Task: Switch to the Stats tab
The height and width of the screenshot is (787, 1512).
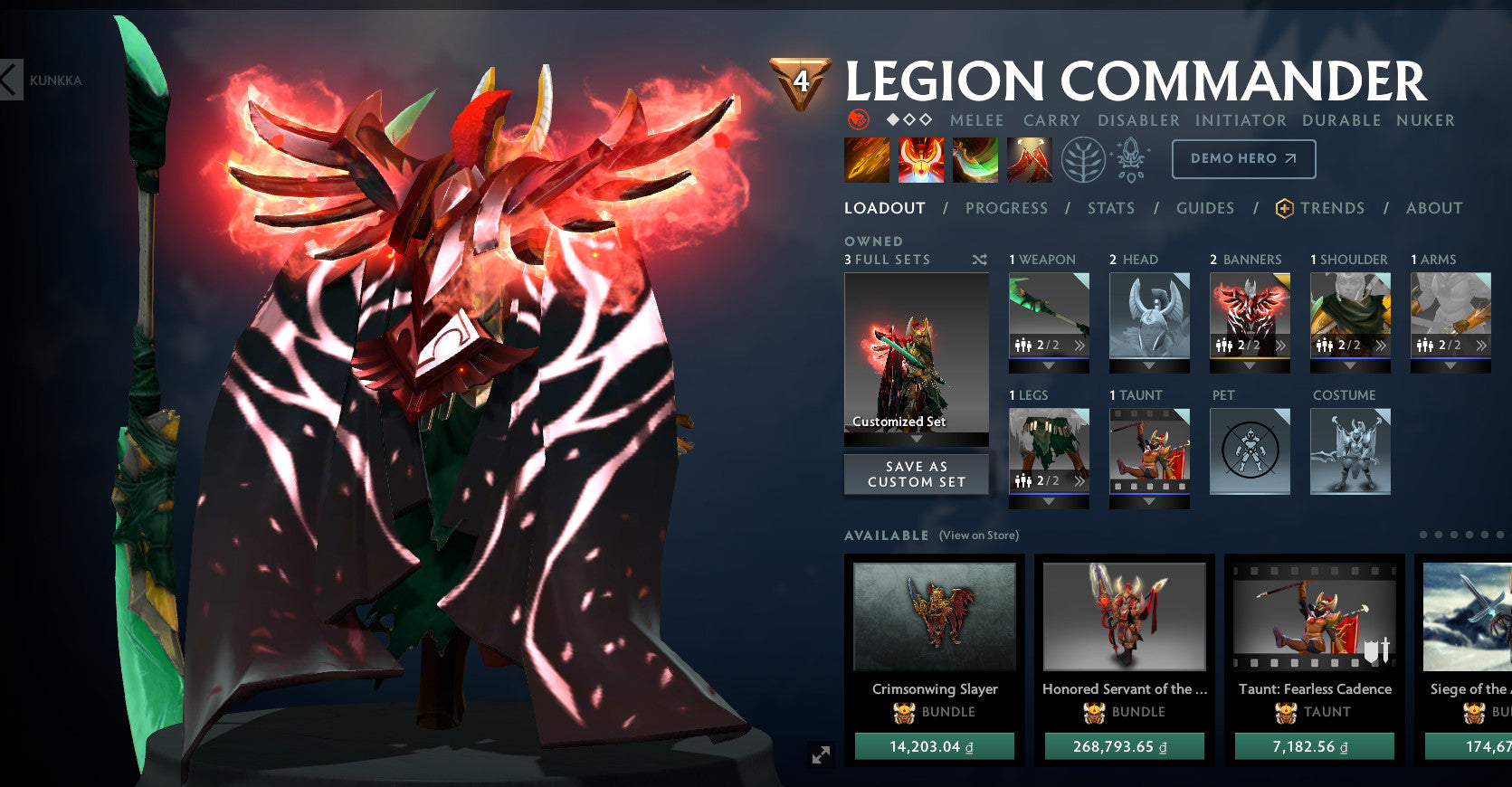Action: (x=1110, y=208)
